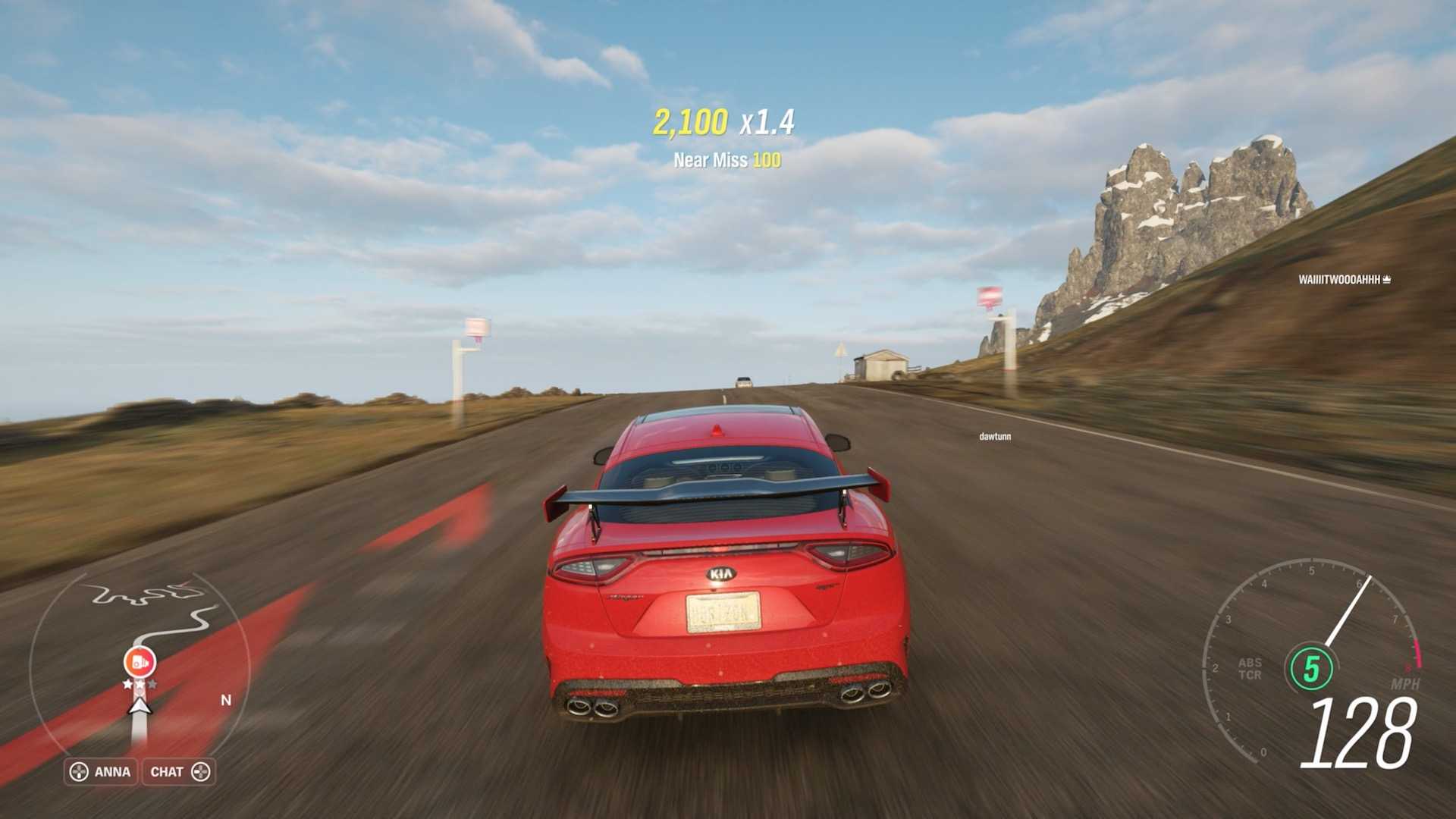
Task: Select the dawtunn player name tag
Action: pyautogui.click(x=994, y=436)
